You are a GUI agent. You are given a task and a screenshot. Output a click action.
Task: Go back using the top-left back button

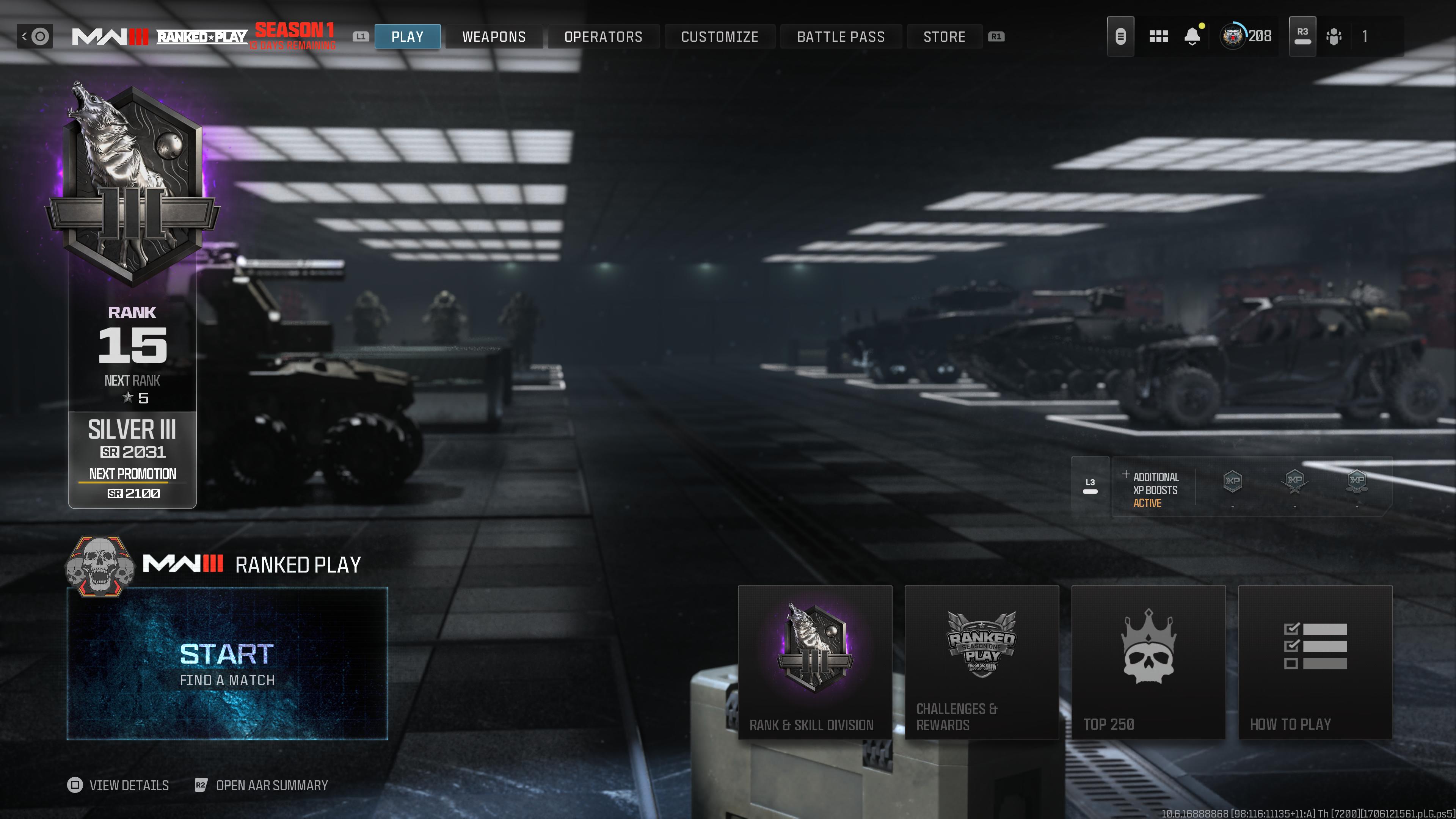click(35, 37)
